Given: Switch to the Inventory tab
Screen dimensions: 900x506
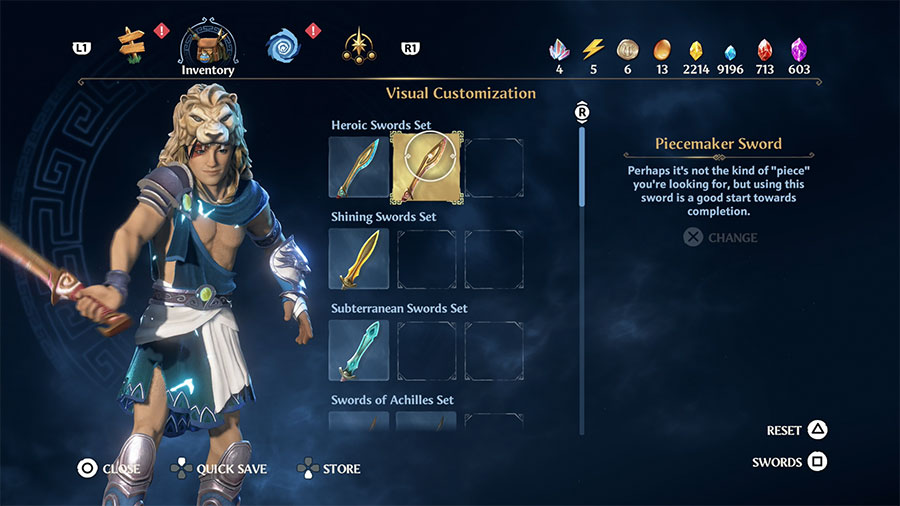Looking at the screenshot, I should 207,44.
